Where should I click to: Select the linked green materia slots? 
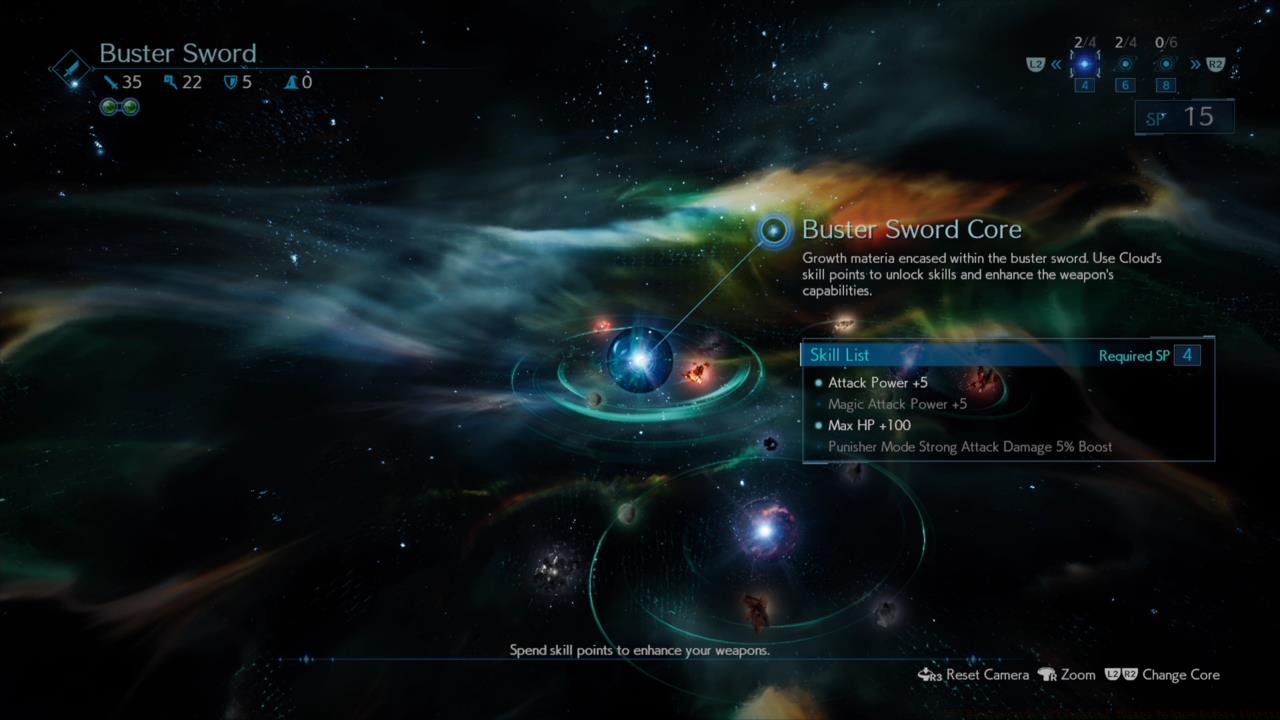[119, 107]
